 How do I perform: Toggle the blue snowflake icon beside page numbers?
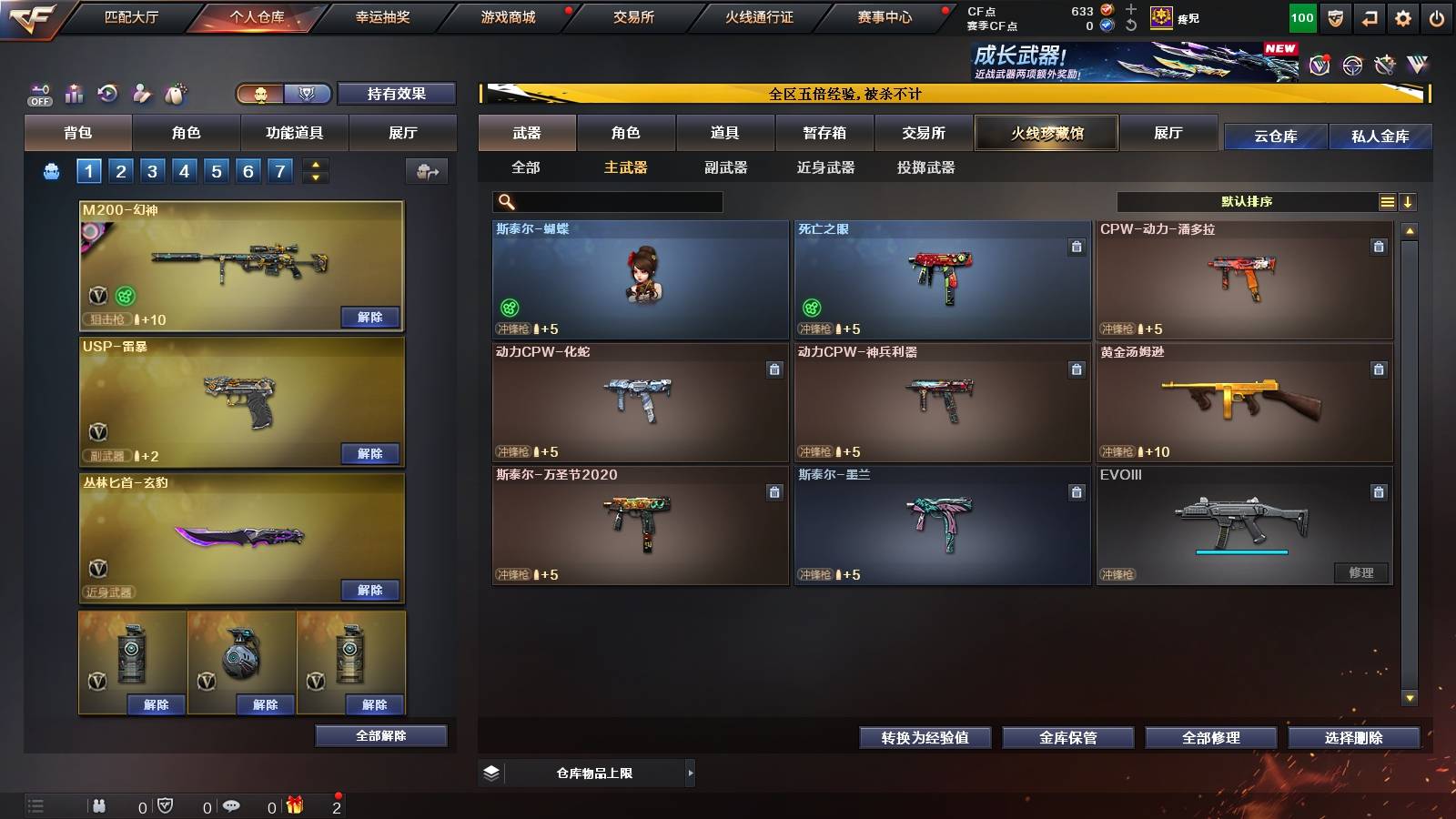tap(51, 170)
